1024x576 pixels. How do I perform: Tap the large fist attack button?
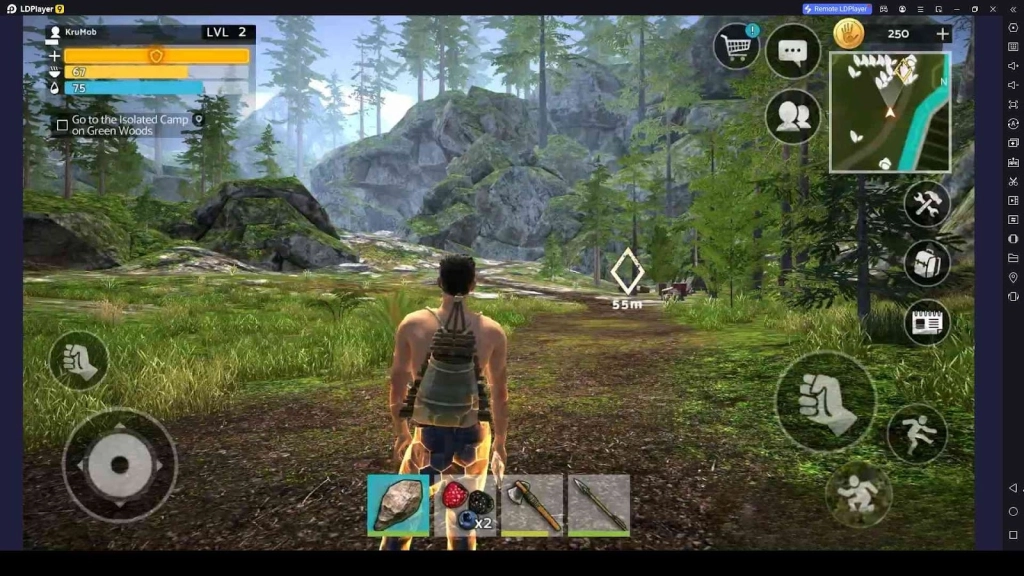pos(825,401)
